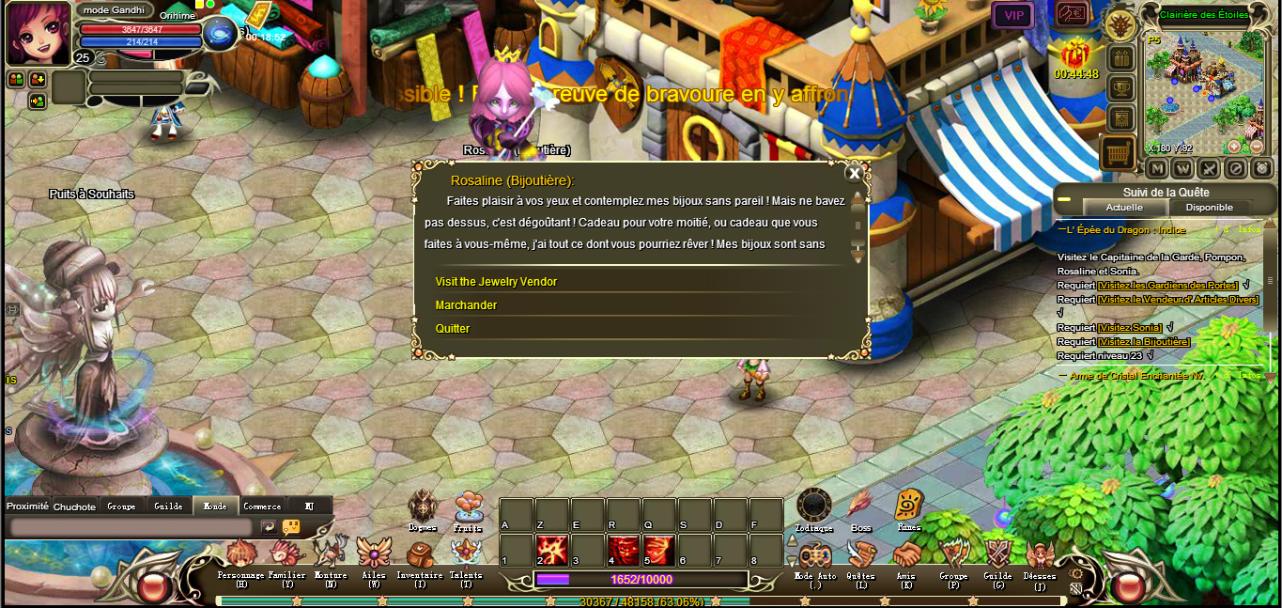
Task: Claim the red gift box timer reward
Action: coord(1076,54)
